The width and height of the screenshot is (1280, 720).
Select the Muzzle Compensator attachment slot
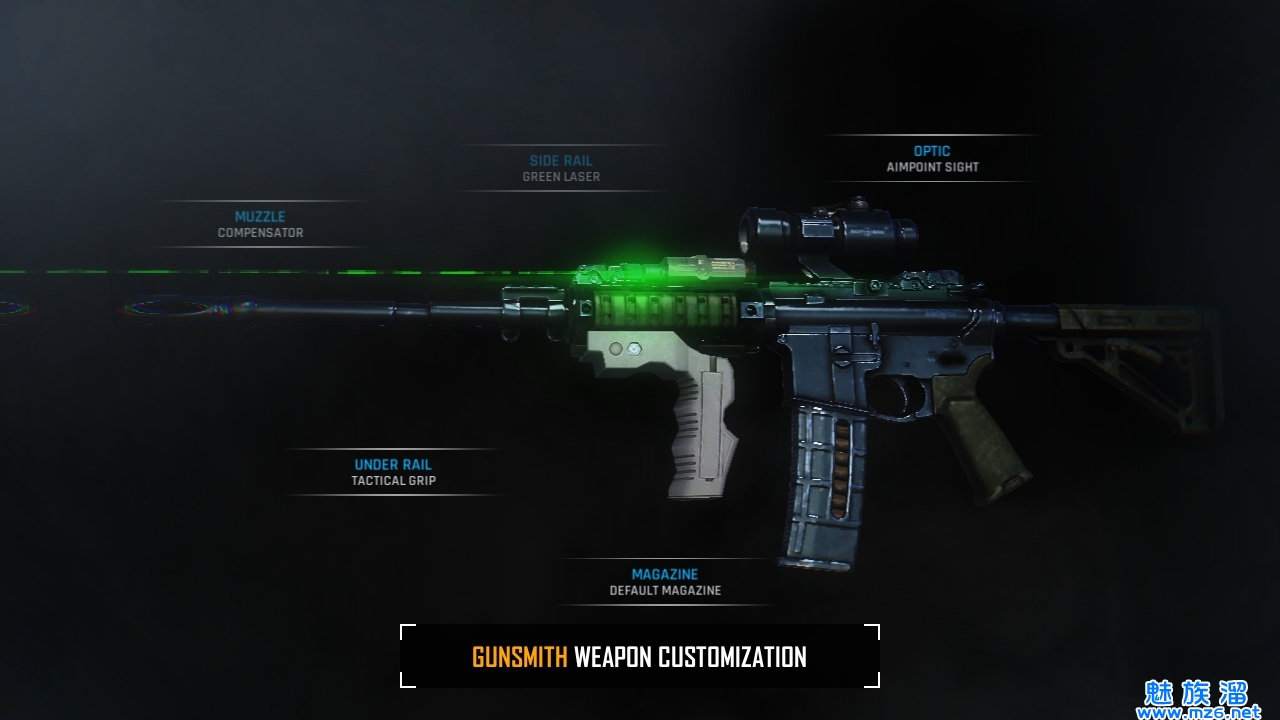260,224
